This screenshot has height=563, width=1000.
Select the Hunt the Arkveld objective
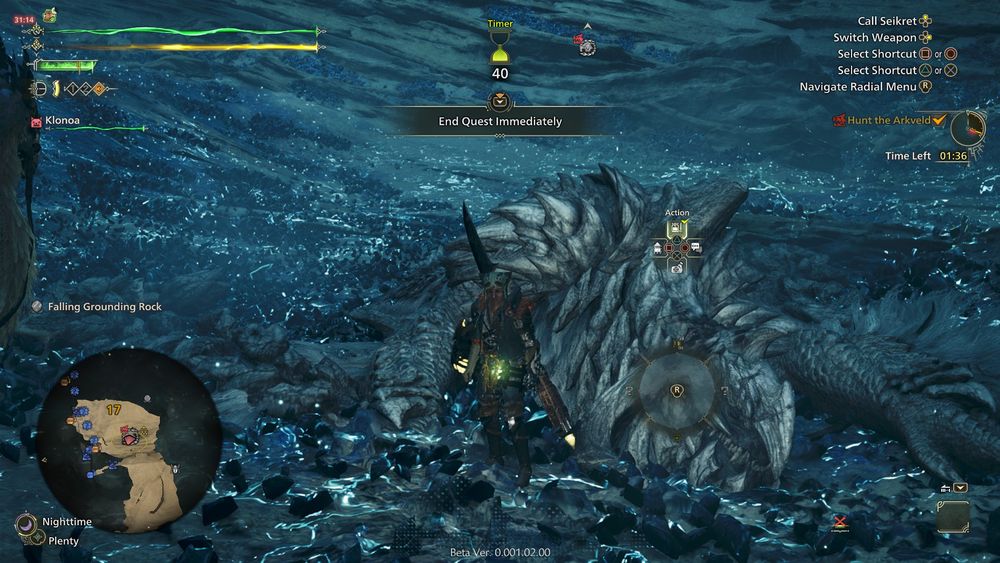click(x=888, y=120)
